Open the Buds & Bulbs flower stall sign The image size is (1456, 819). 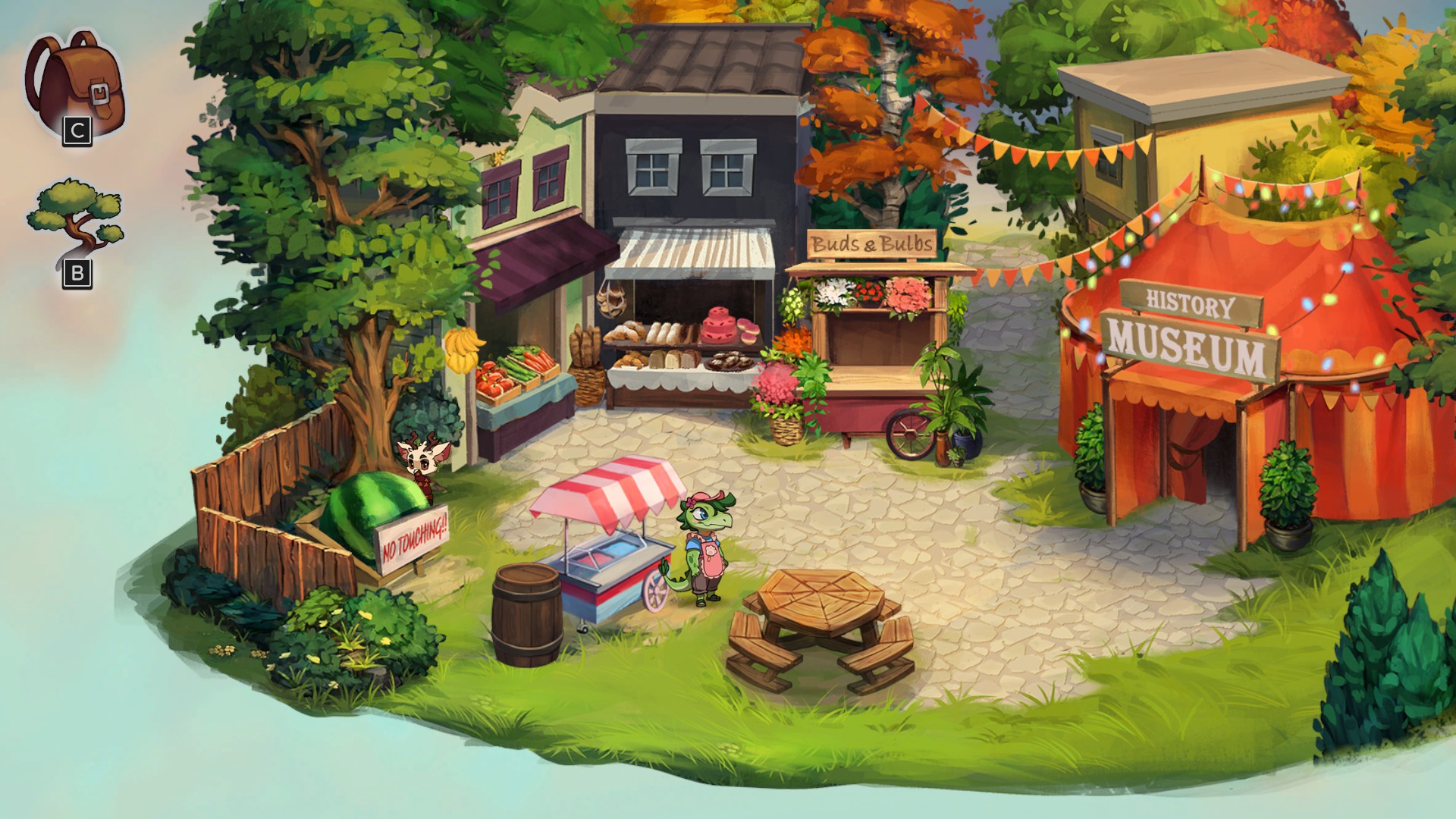[871, 243]
